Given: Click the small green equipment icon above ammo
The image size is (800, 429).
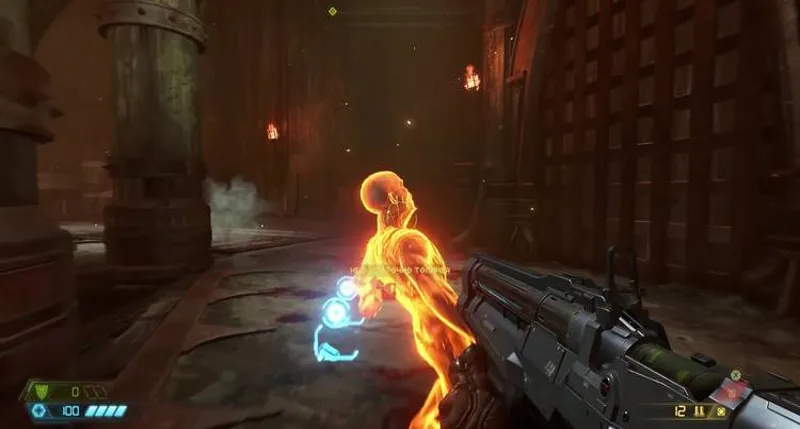Looking at the screenshot, I should (736, 375).
